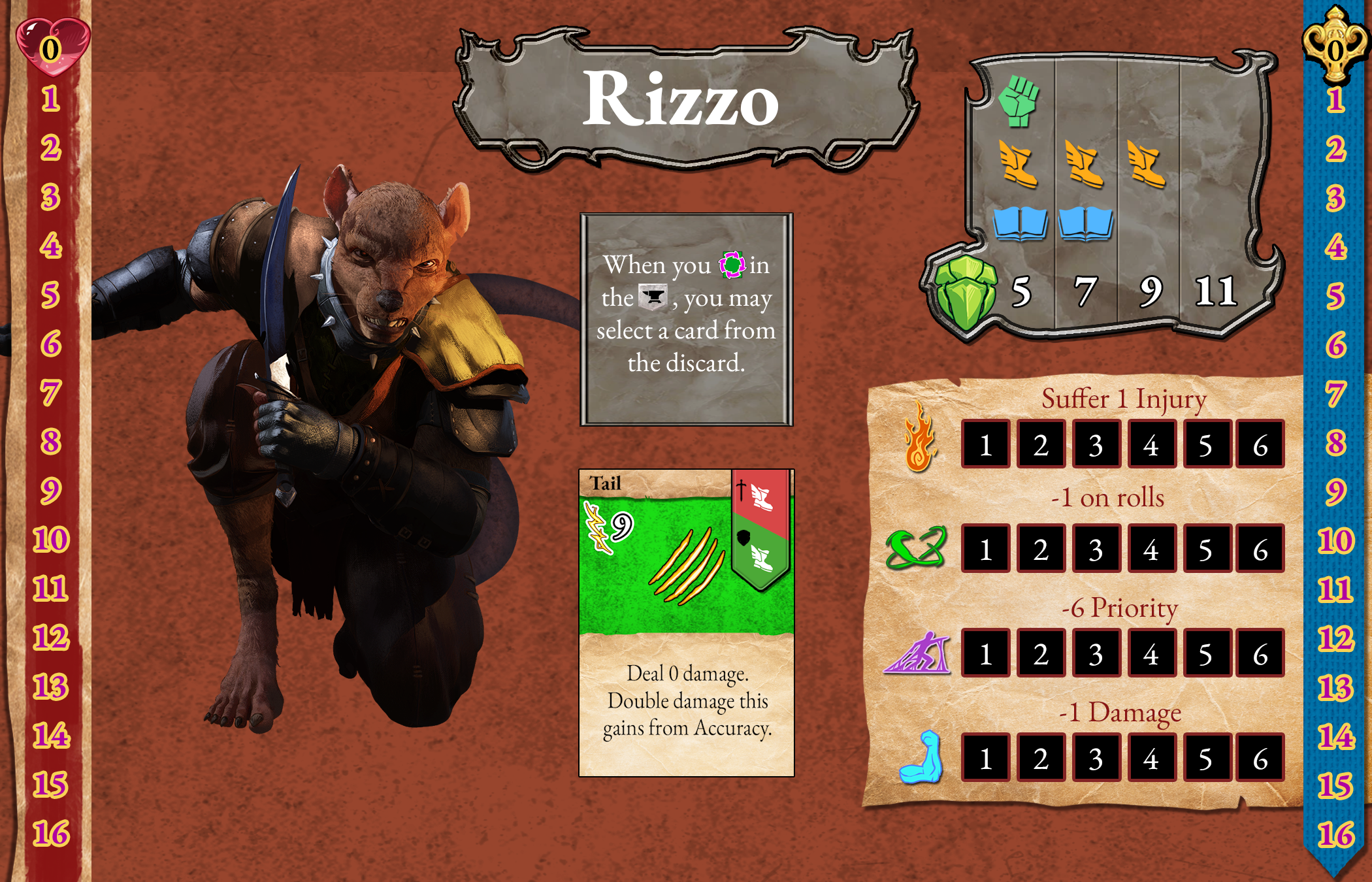Set blue crown track to 5

[1335, 296]
